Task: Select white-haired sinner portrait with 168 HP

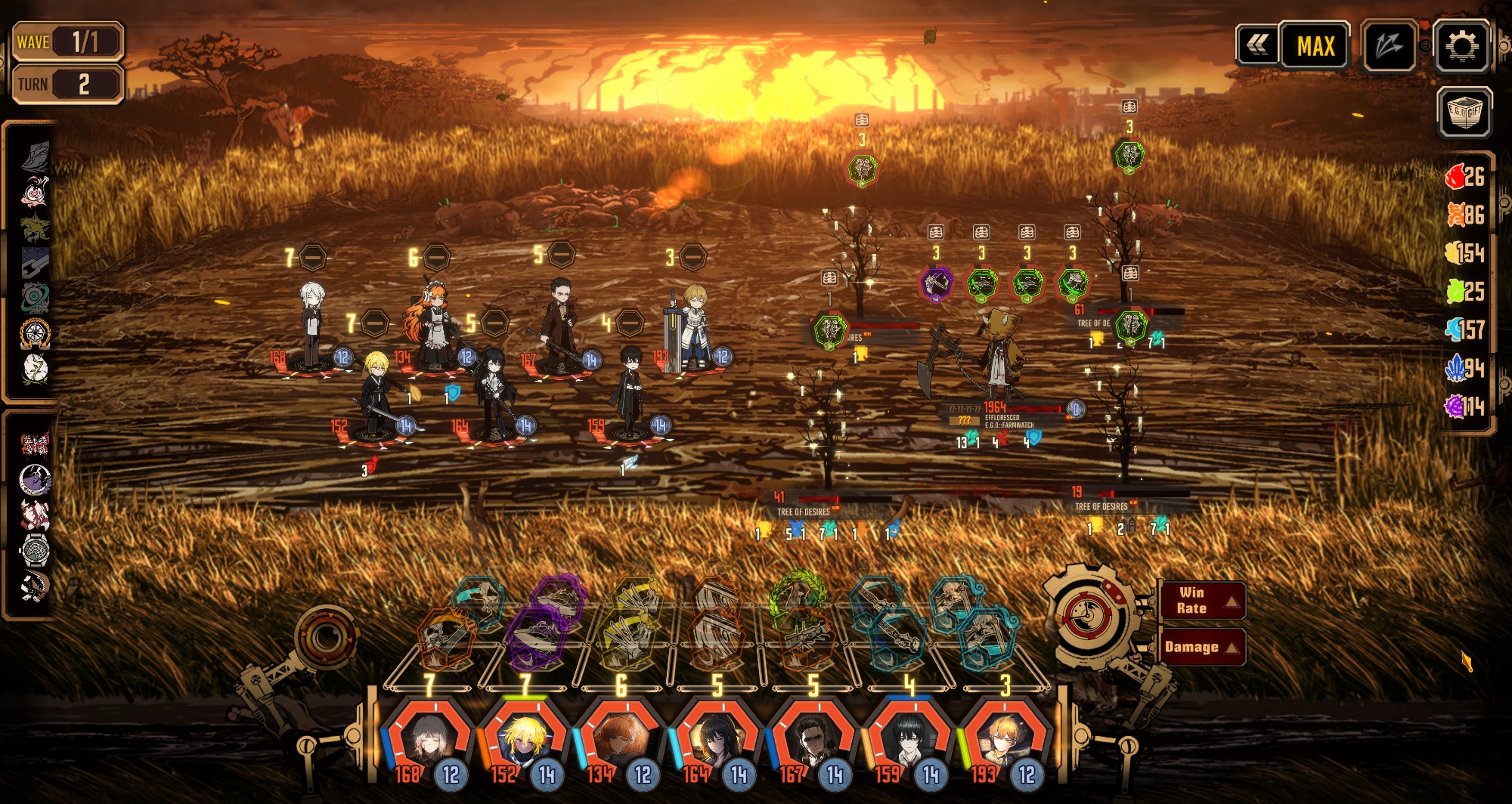Action: 429,738
